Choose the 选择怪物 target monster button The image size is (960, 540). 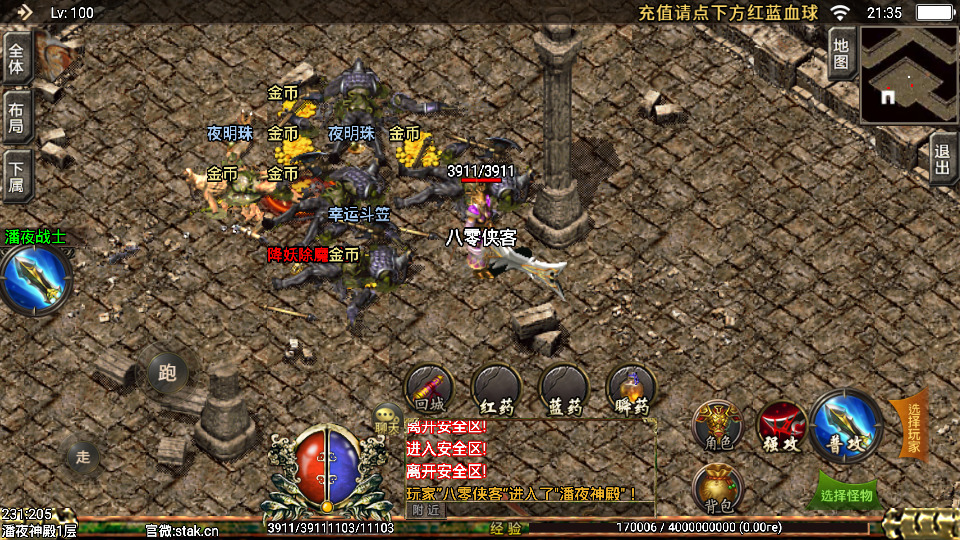coord(846,494)
